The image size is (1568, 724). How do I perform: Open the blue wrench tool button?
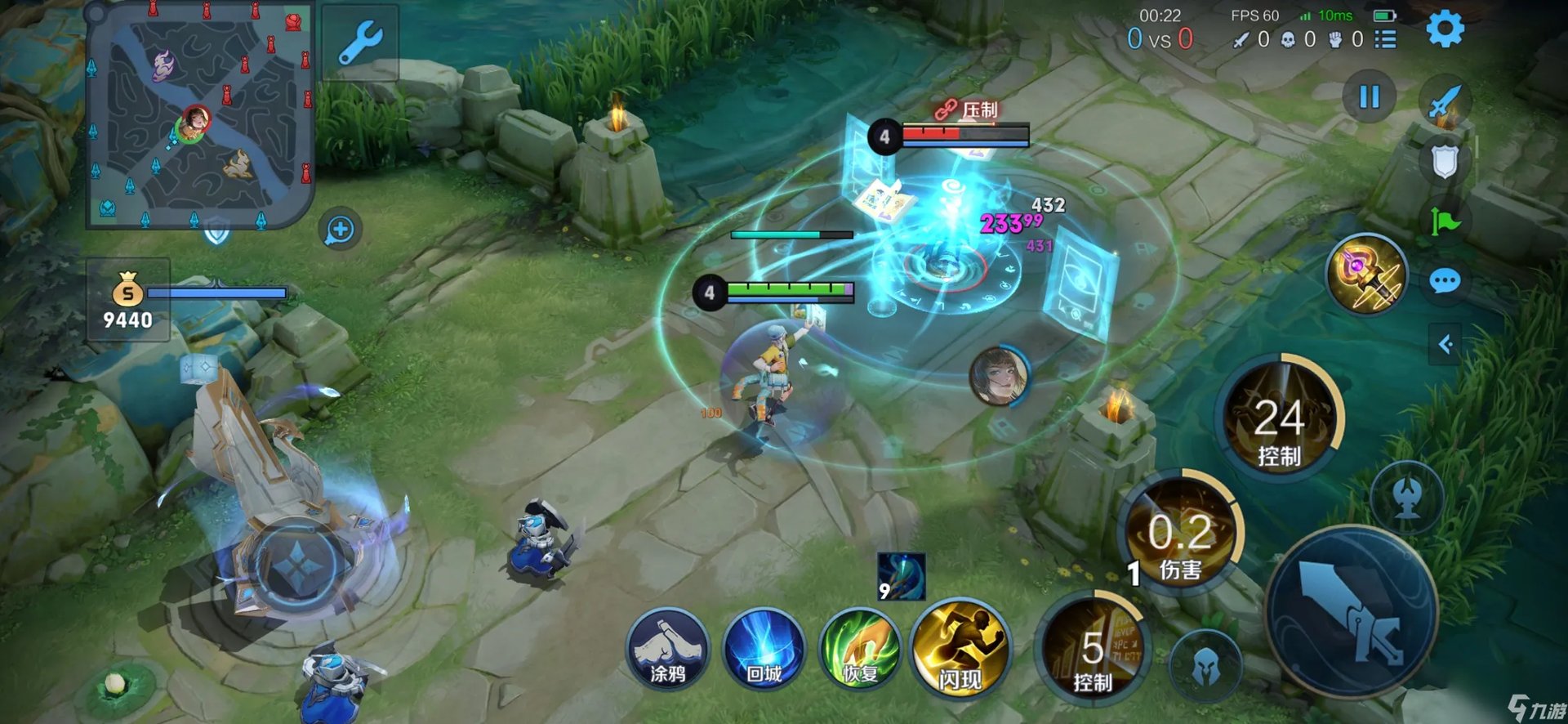[x=359, y=43]
